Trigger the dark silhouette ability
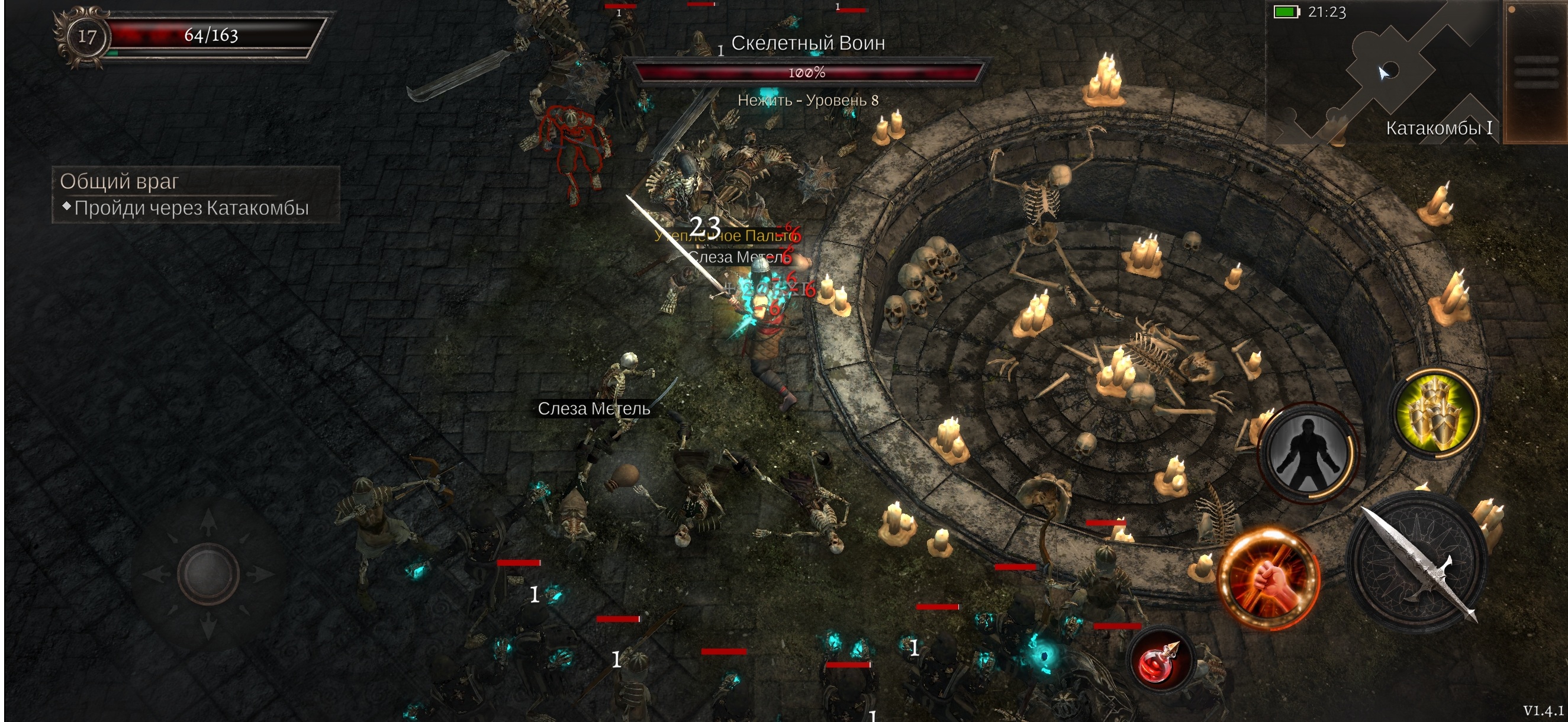 [1308, 452]
